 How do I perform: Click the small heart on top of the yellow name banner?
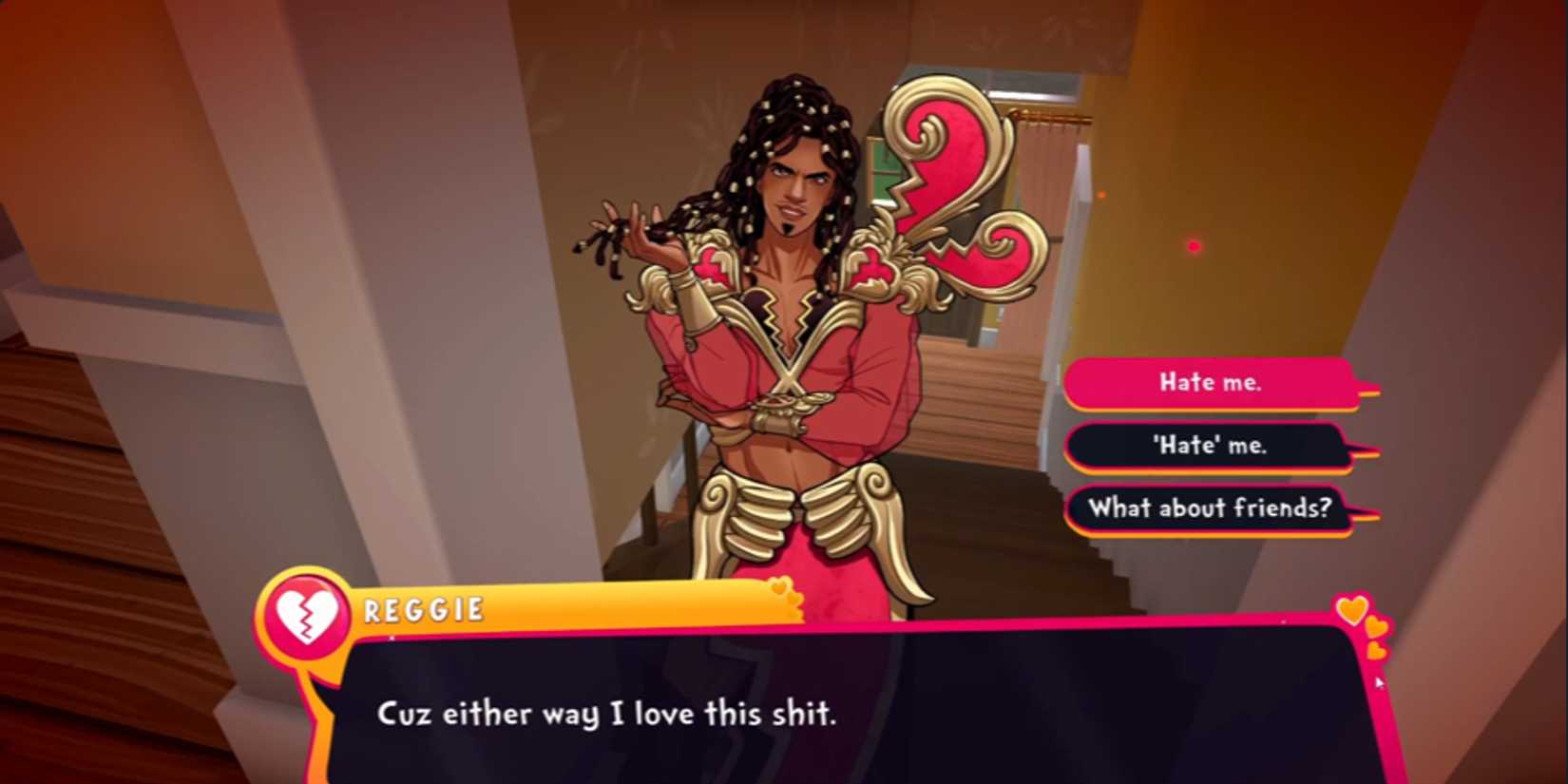tap(781, 586)
